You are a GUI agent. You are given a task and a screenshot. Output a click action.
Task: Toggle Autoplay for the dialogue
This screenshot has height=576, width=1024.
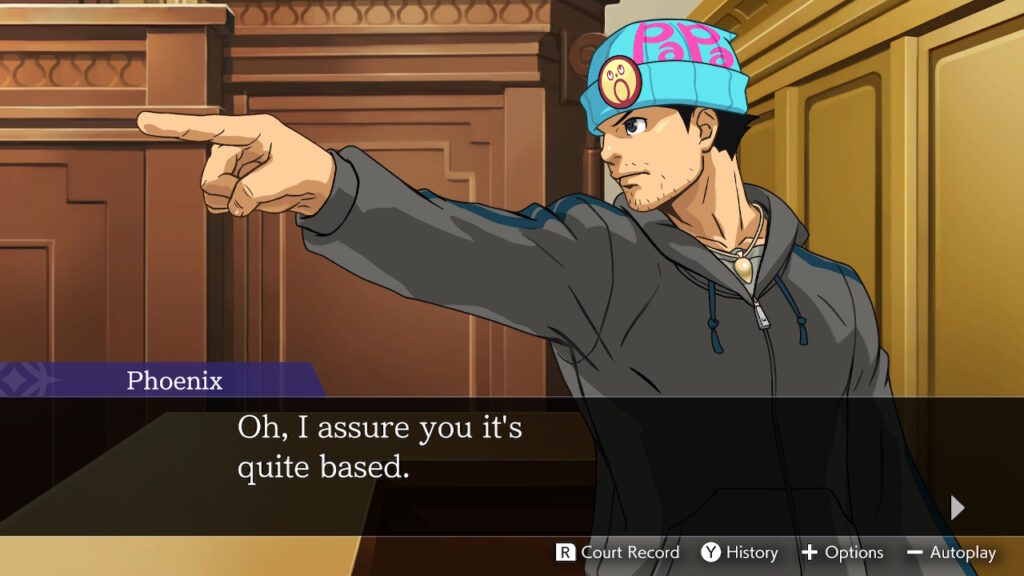(x=951, y=552)
